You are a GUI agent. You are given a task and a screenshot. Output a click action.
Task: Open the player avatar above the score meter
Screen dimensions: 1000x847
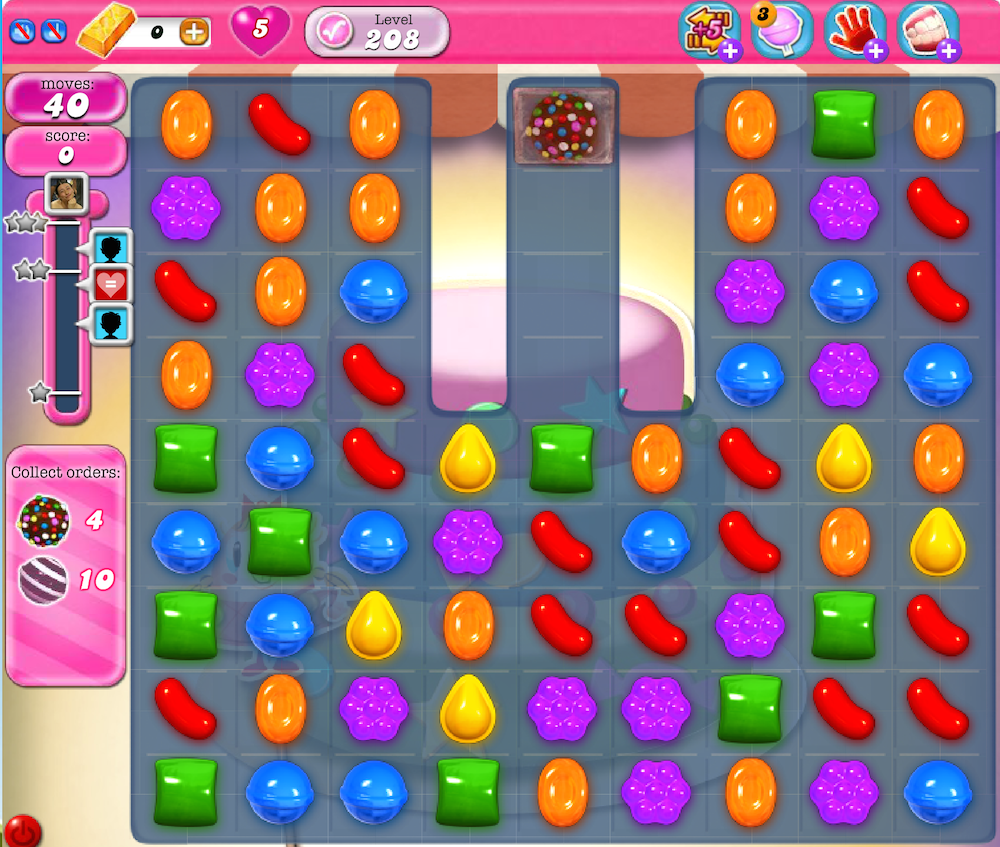[x=68, y=193]
